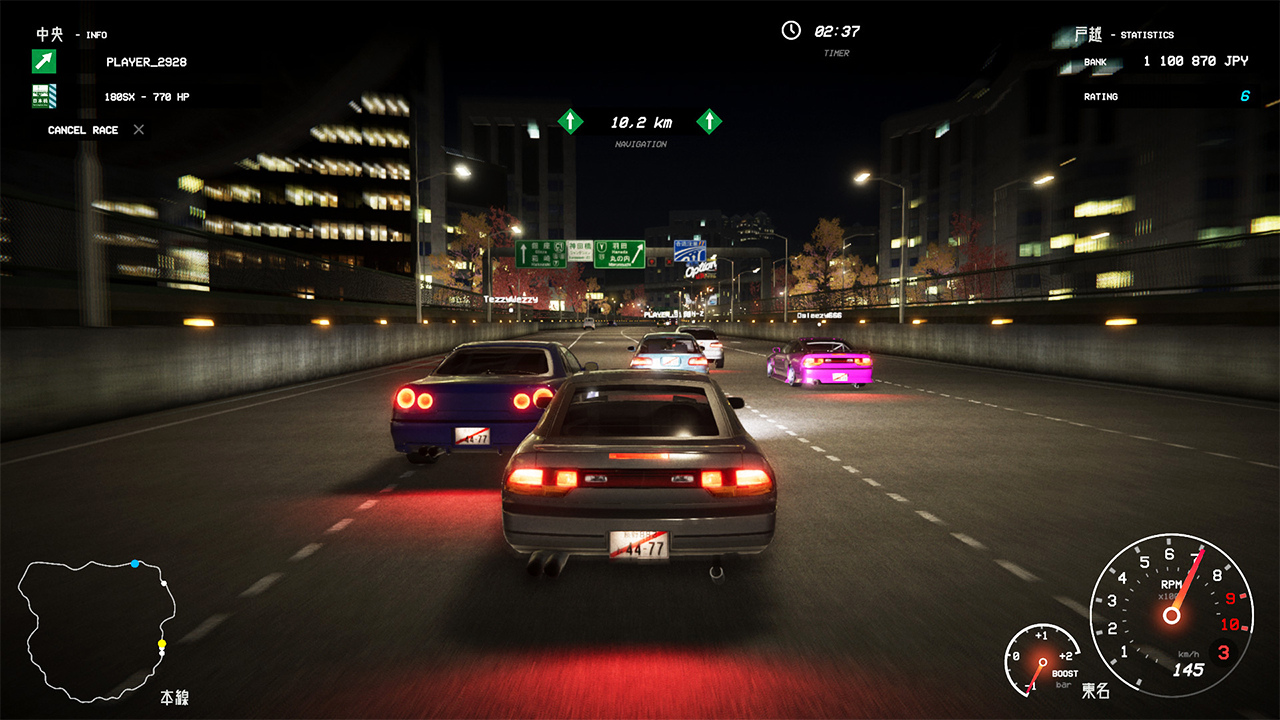Image resolution: width=1280 pixels, height=720 pixels.
Task: Select the left green navigation arrow icon
Action: [x=570, y=121]
